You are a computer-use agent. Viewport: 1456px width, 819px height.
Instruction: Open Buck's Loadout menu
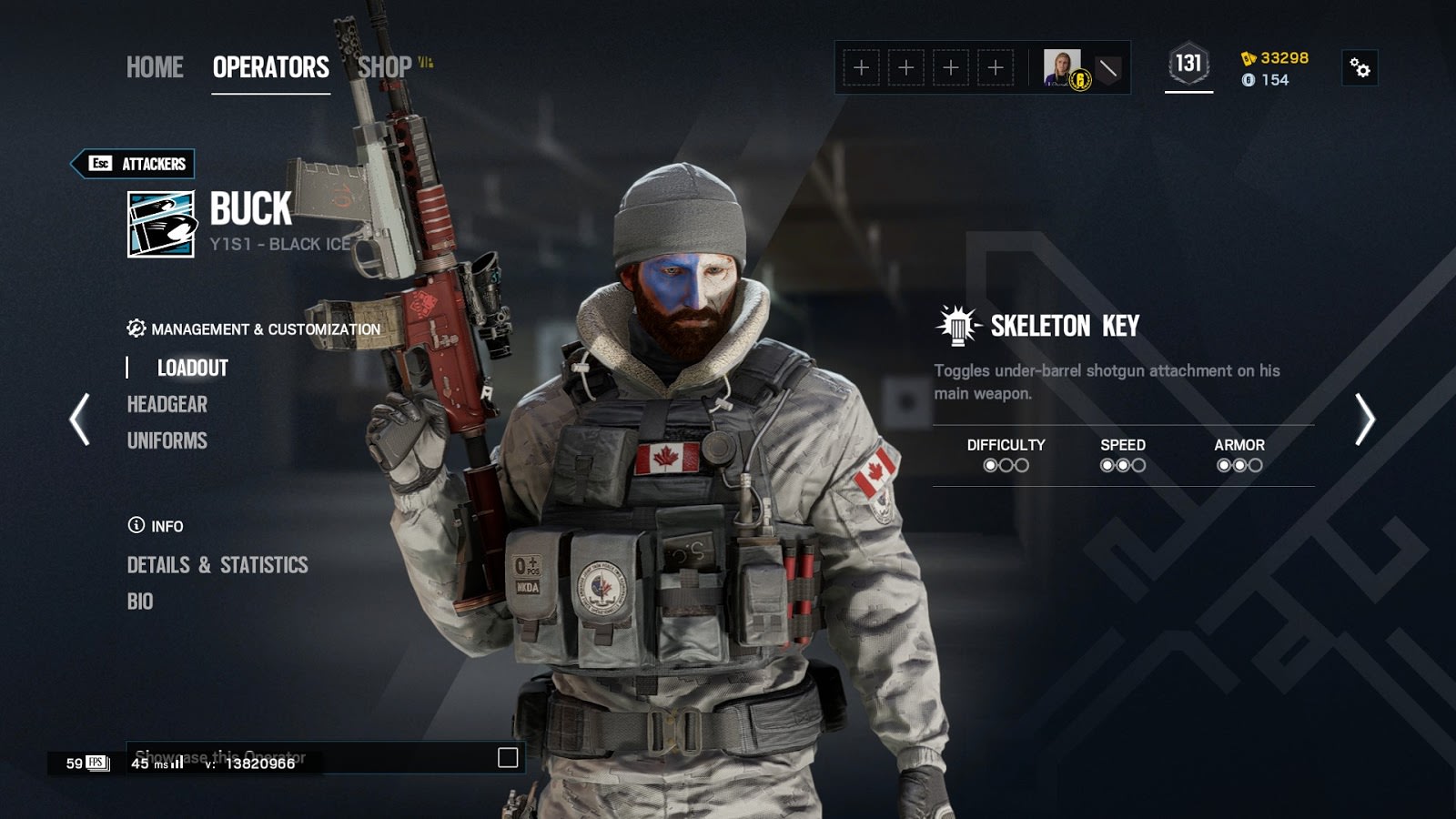pos(192,368)
